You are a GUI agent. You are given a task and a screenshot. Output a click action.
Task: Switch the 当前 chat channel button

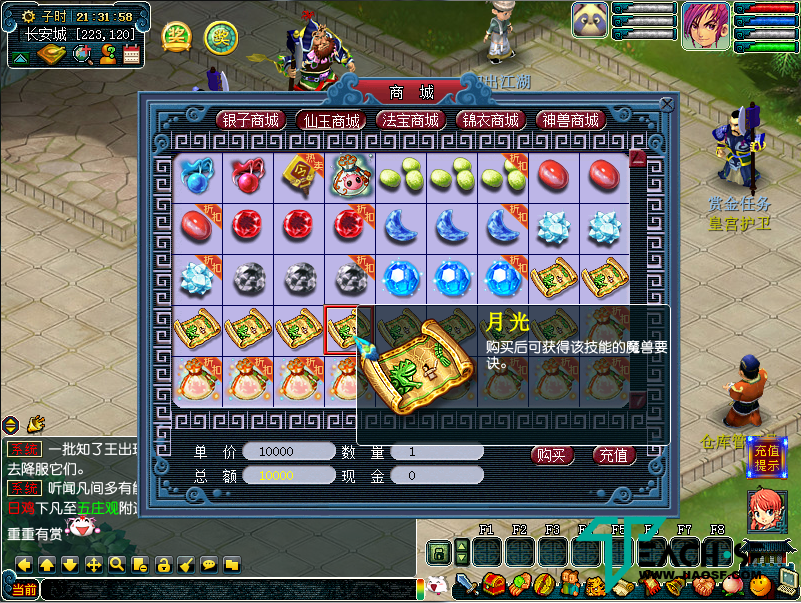tap(25, 590)
